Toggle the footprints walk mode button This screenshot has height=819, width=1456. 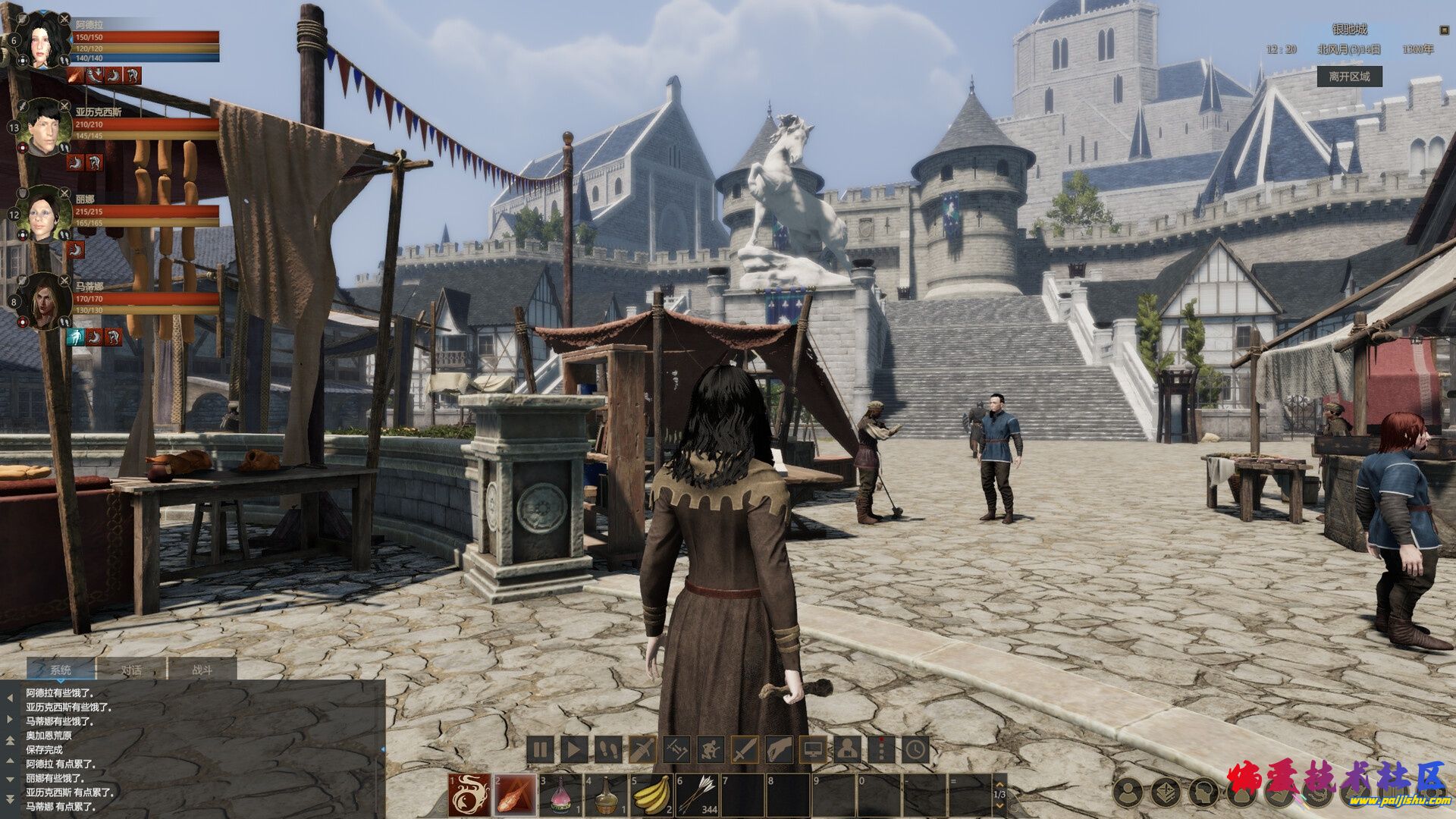coord(608,751)
